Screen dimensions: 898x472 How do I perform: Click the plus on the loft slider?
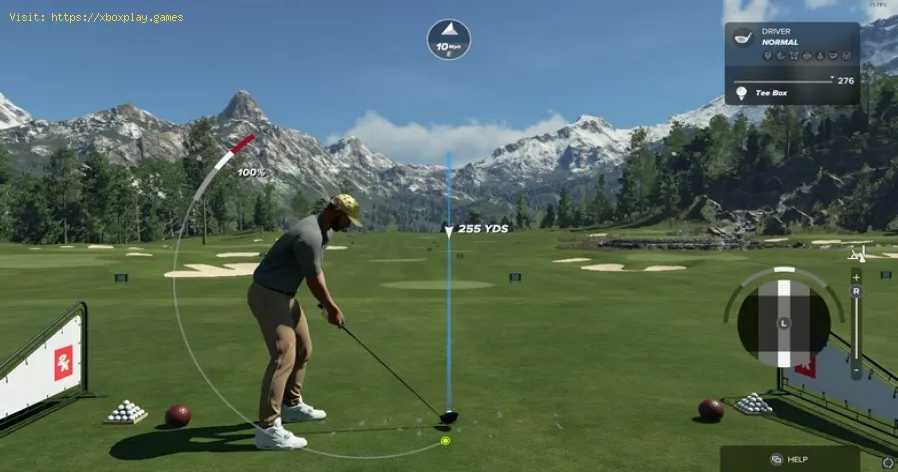point(856,276)
